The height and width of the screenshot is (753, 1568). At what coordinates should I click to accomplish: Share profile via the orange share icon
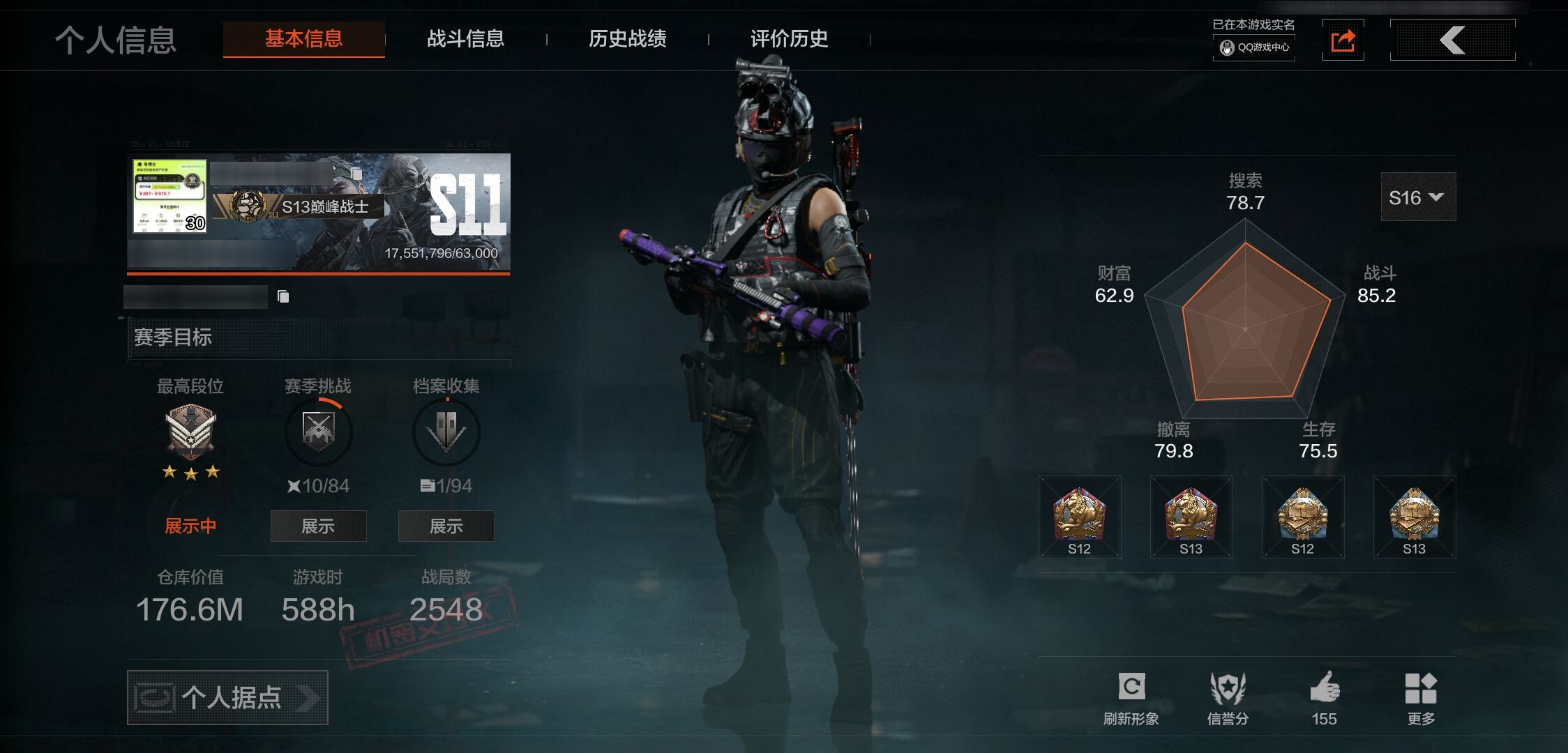[1343, 40]
